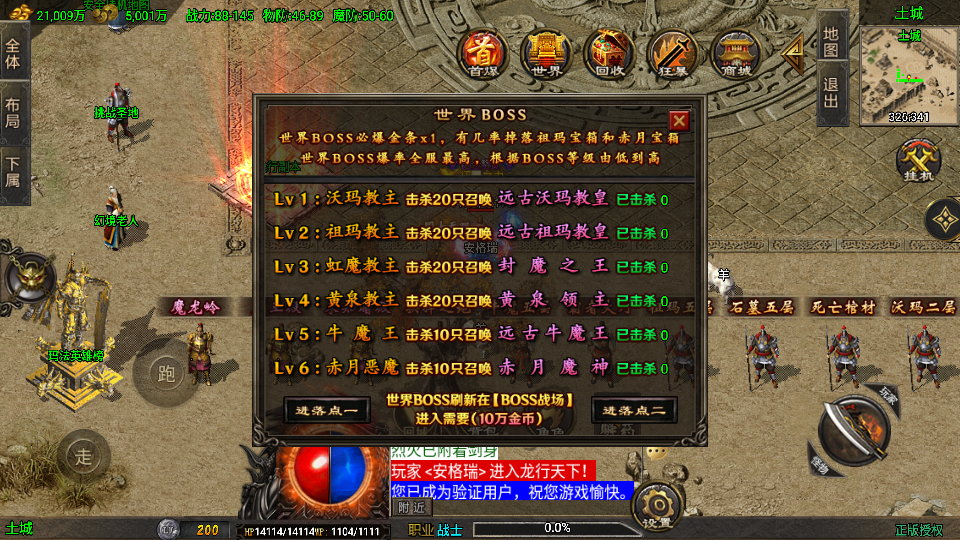Choose the 进落点二 entry button
The image size is (960, 540).
[x=635, y=410]
